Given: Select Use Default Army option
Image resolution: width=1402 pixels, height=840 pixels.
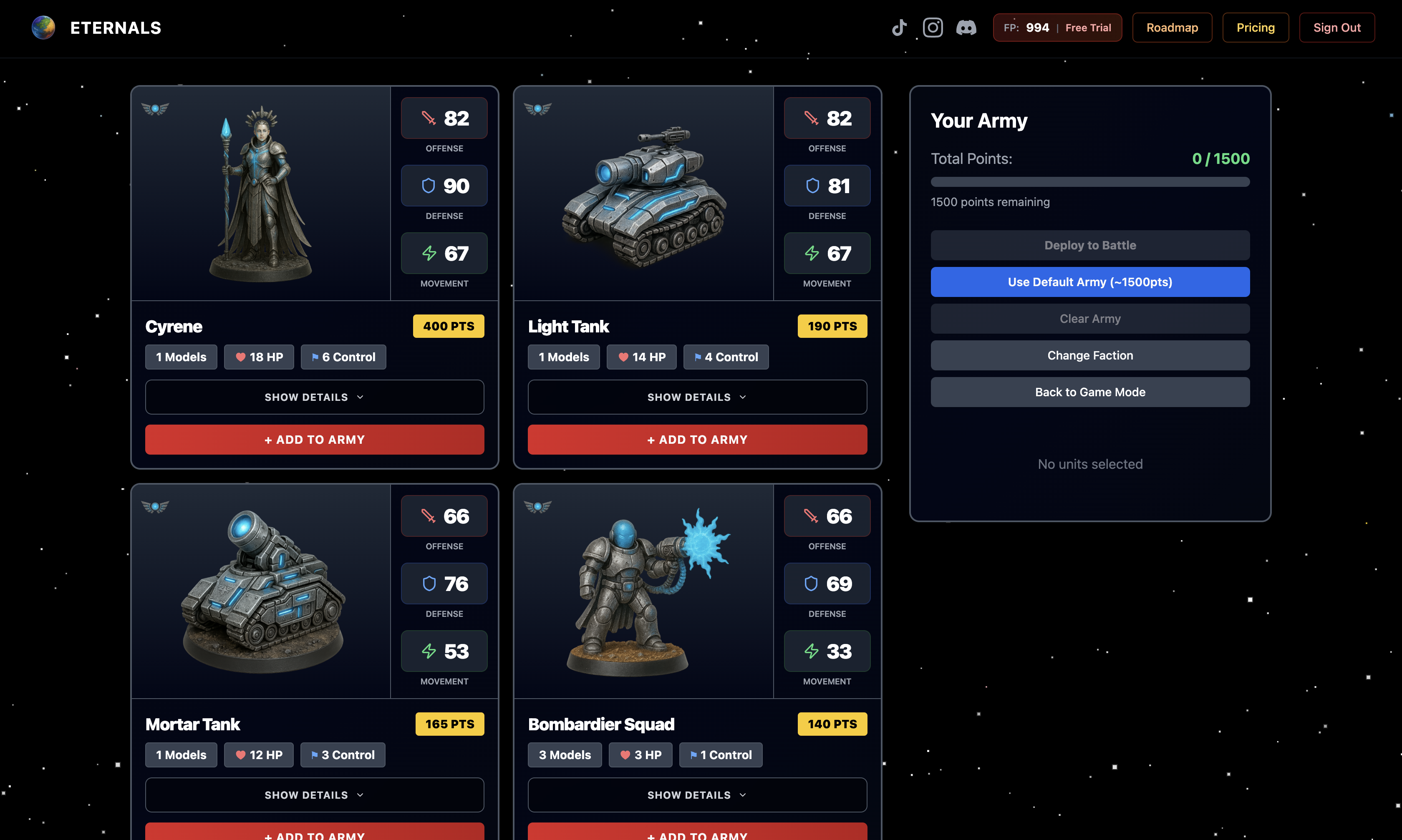Looking at the screenshot, I should click(1090, 281).
